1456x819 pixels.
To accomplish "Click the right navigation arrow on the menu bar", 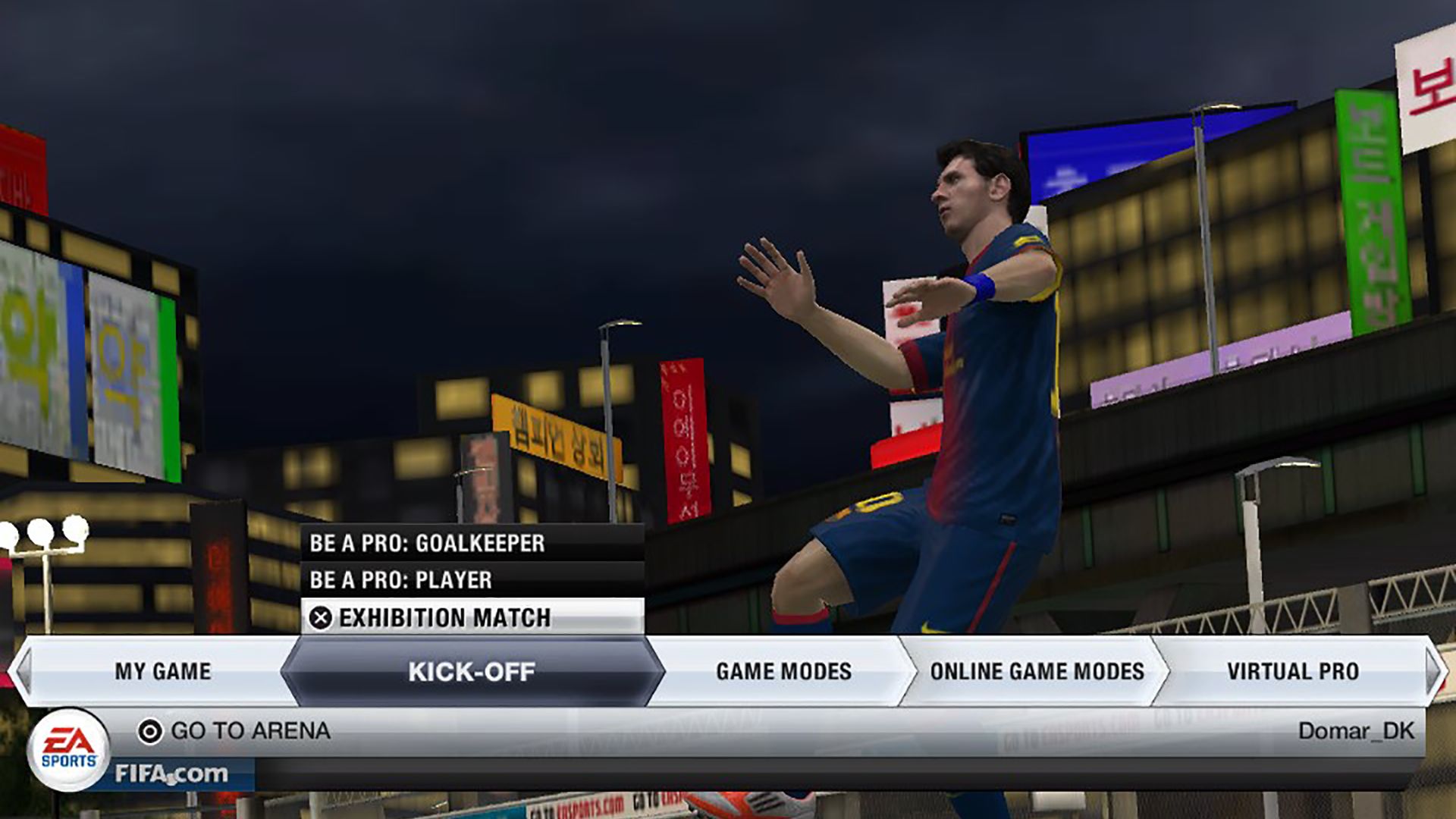I will [x=1433, y=671].
